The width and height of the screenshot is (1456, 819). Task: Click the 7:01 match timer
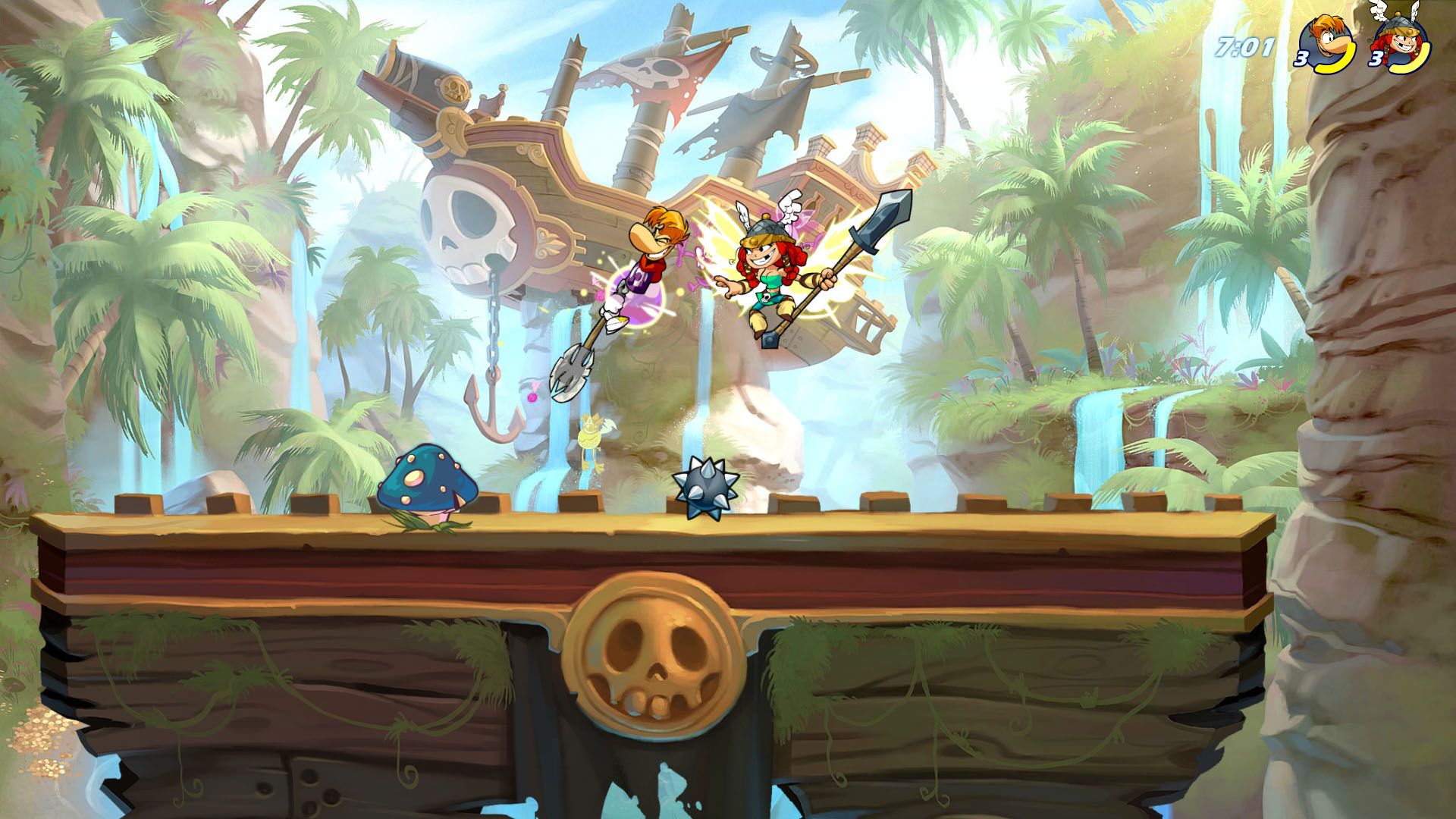[1244, 47]
